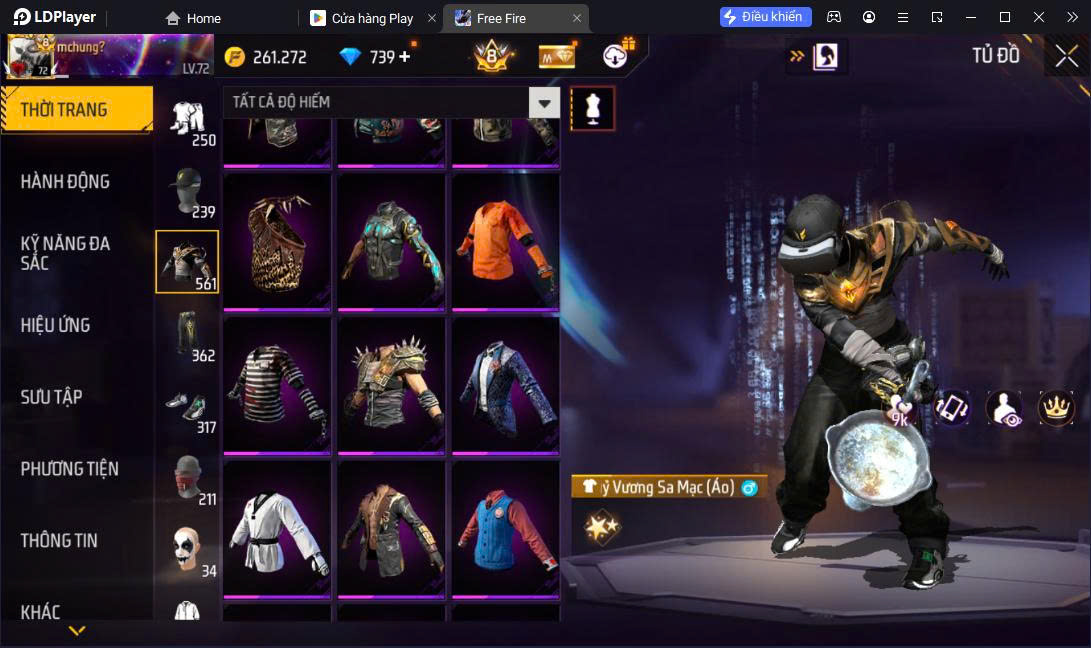
Task: Select the KỸ NĂNG ĐA SẮC tab
Action: click(66, 253)
